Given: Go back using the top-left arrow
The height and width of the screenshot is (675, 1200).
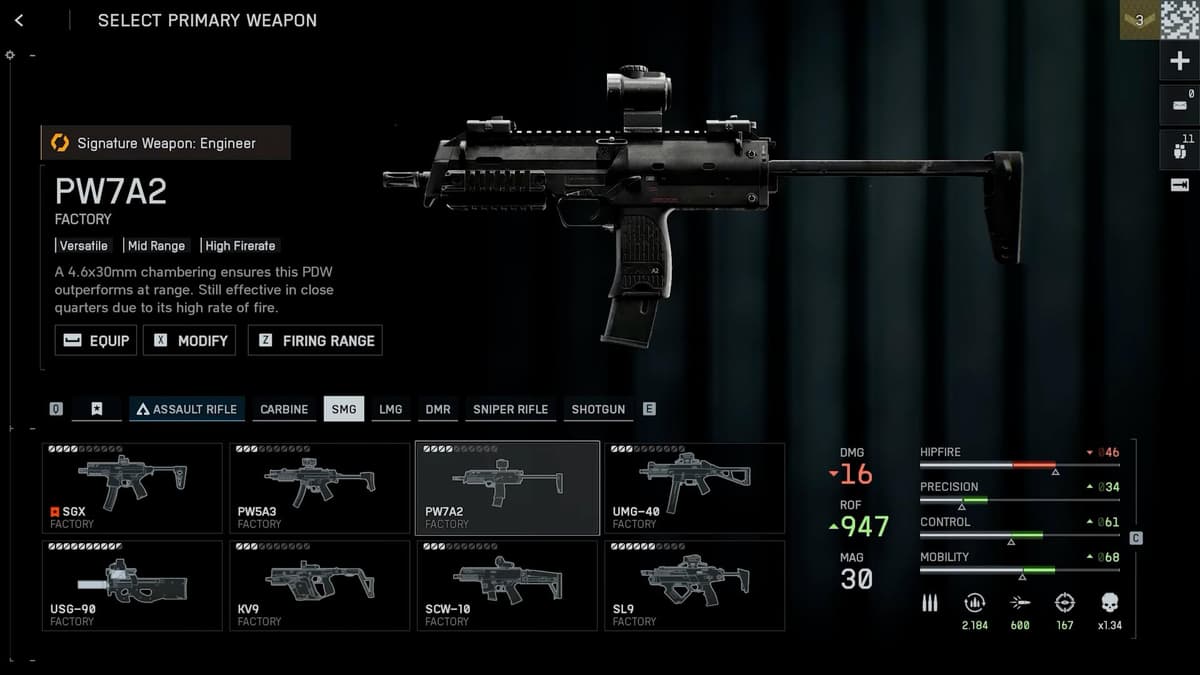Looking at the screenshot, I should [19, 20].
